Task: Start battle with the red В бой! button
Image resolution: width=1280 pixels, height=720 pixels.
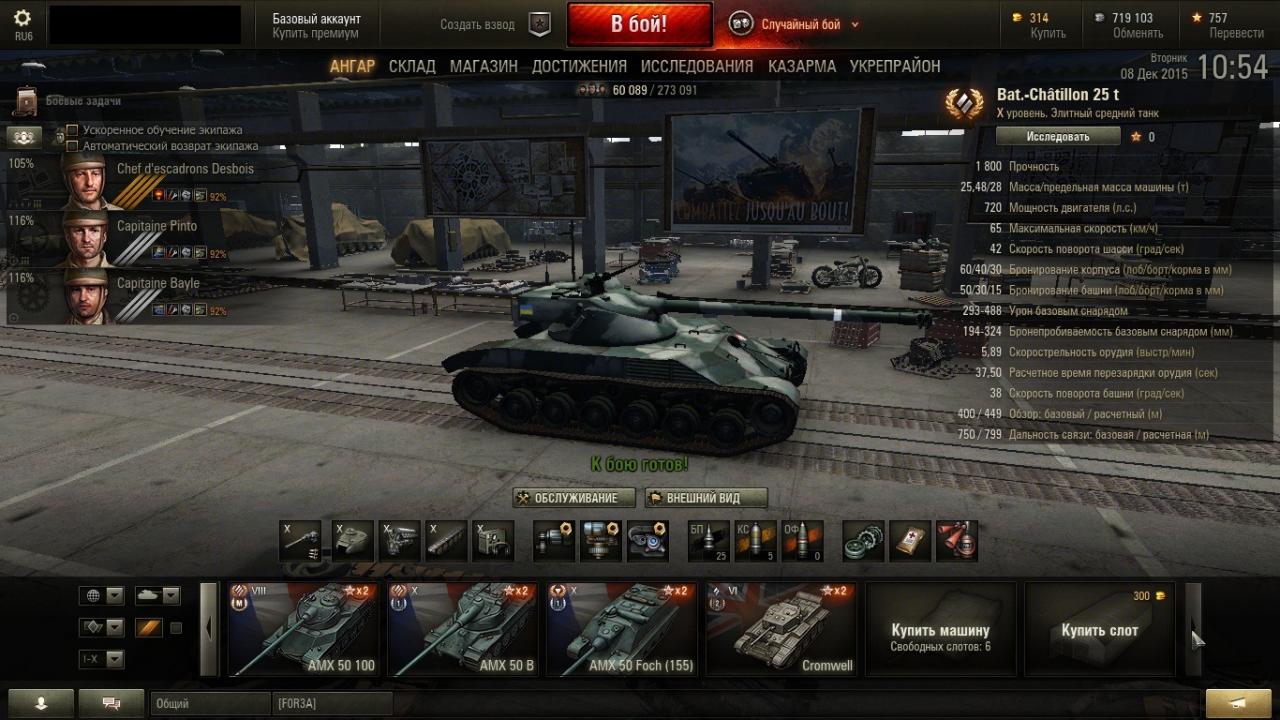Action: coord(639,24)
